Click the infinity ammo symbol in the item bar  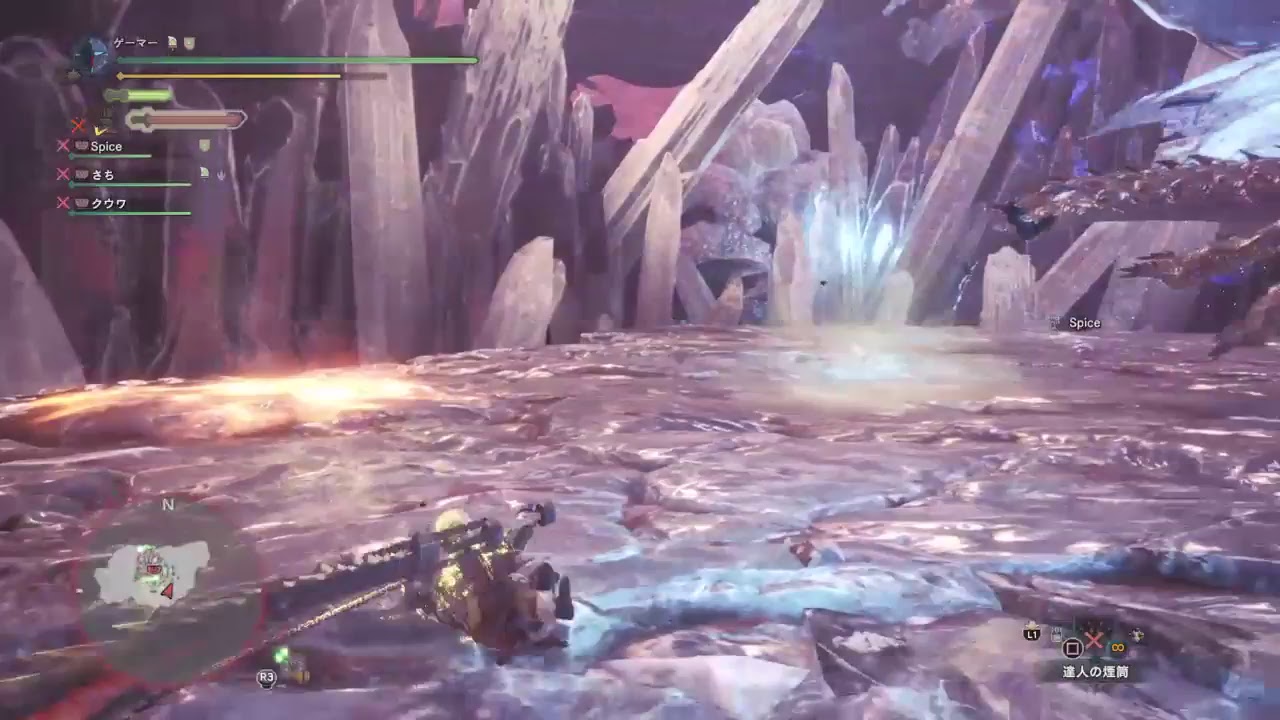pyautogui.click(x=1118, y=647)
